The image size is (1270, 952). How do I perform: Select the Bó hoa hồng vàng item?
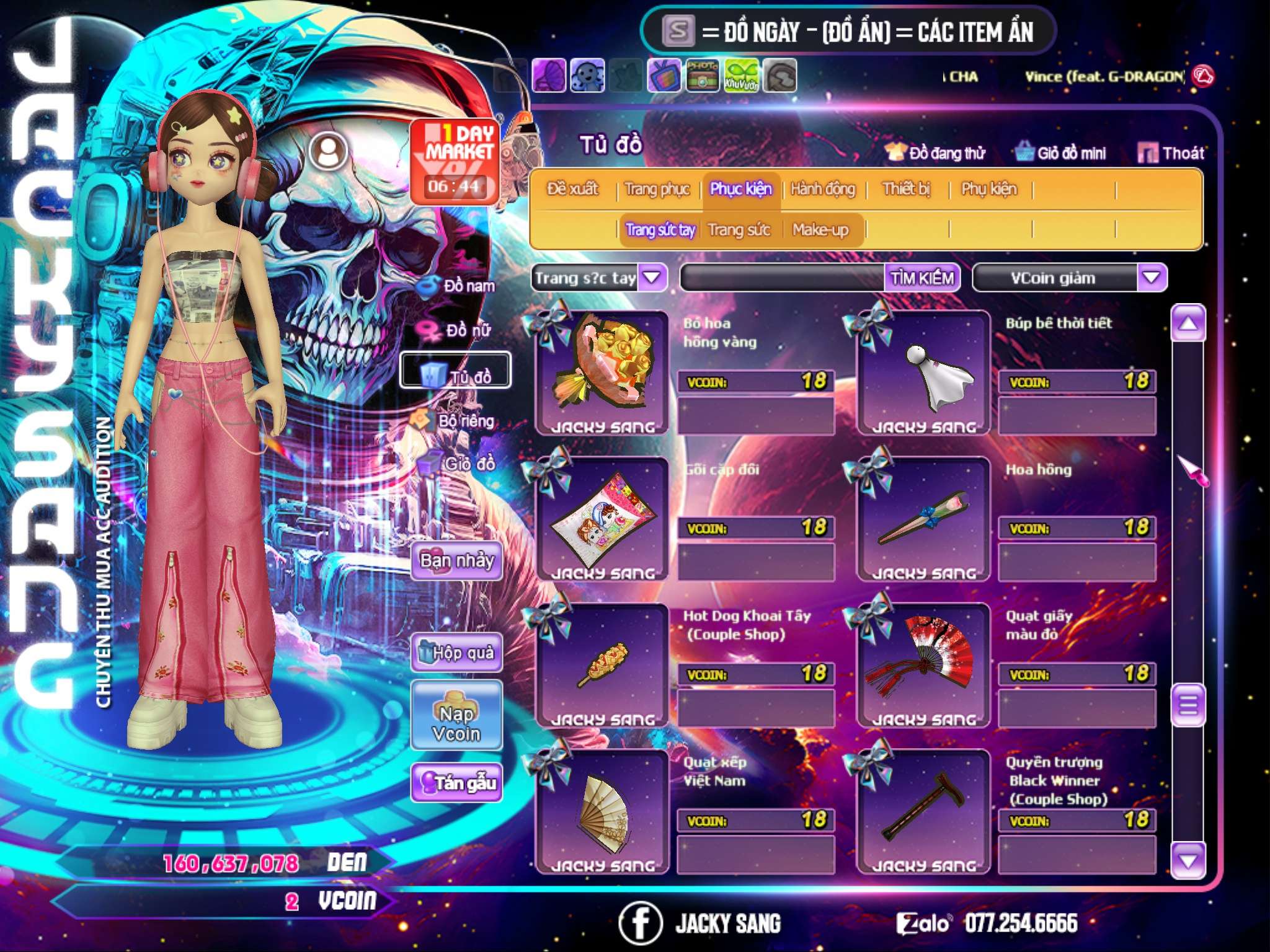coord(602,372)
